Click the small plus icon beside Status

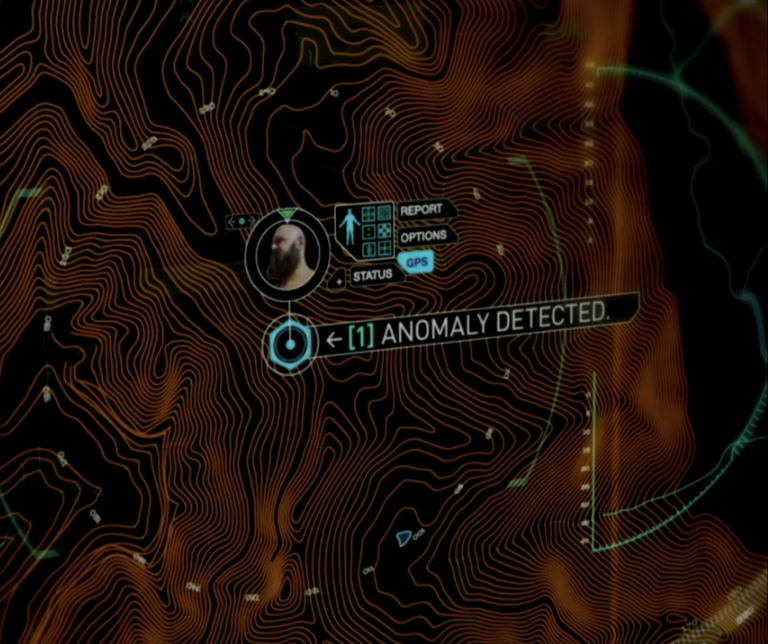(x=339, y=282)
